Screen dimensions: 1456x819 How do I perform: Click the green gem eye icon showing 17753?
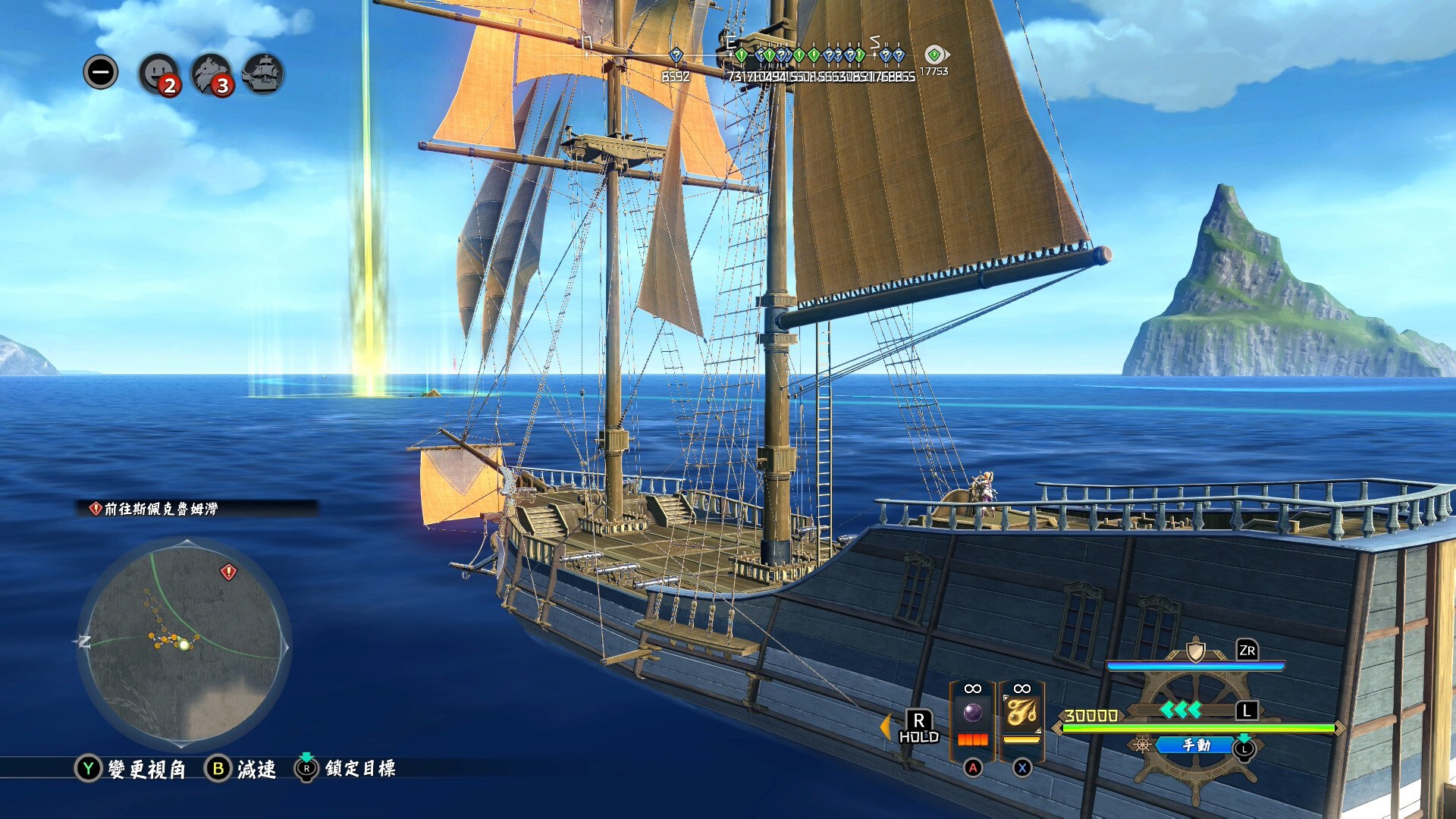[935, 55]
